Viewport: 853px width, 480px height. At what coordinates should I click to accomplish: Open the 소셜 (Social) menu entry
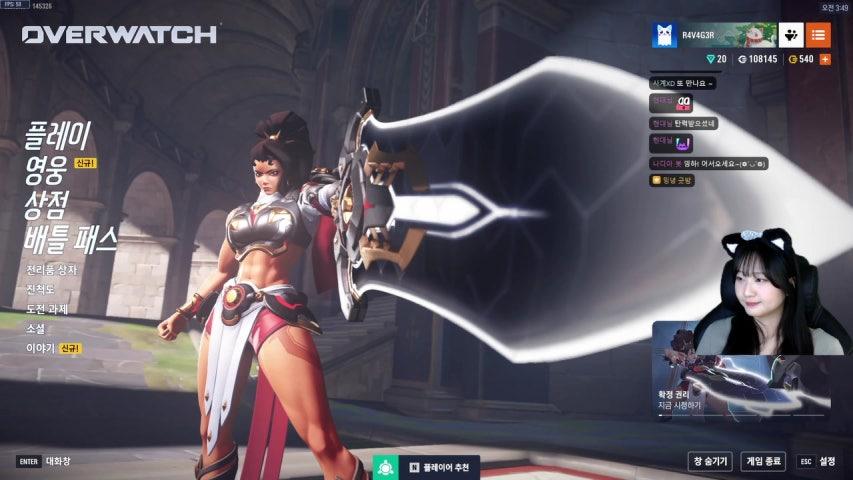tap(35, 329)
